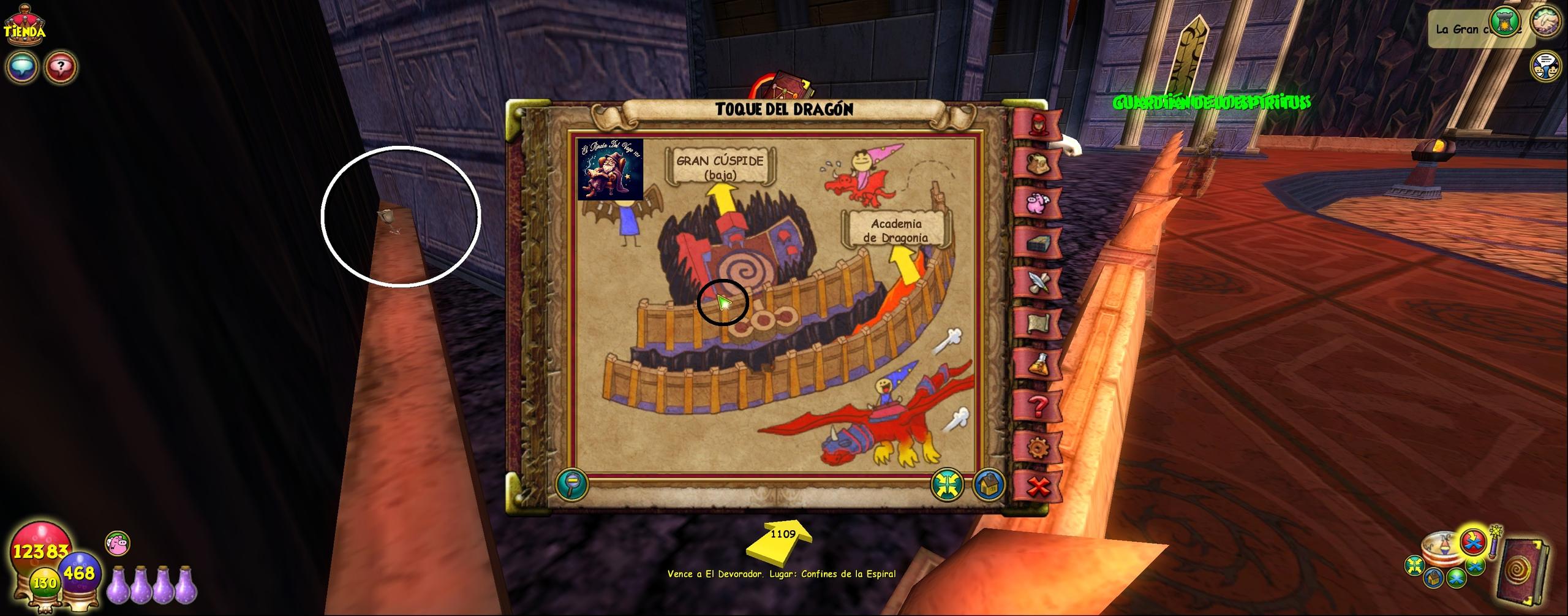Image resolution: width=1568 pixels, height=616 pixels.
Task: Open the gear options tab
Action: point(1038,447)
